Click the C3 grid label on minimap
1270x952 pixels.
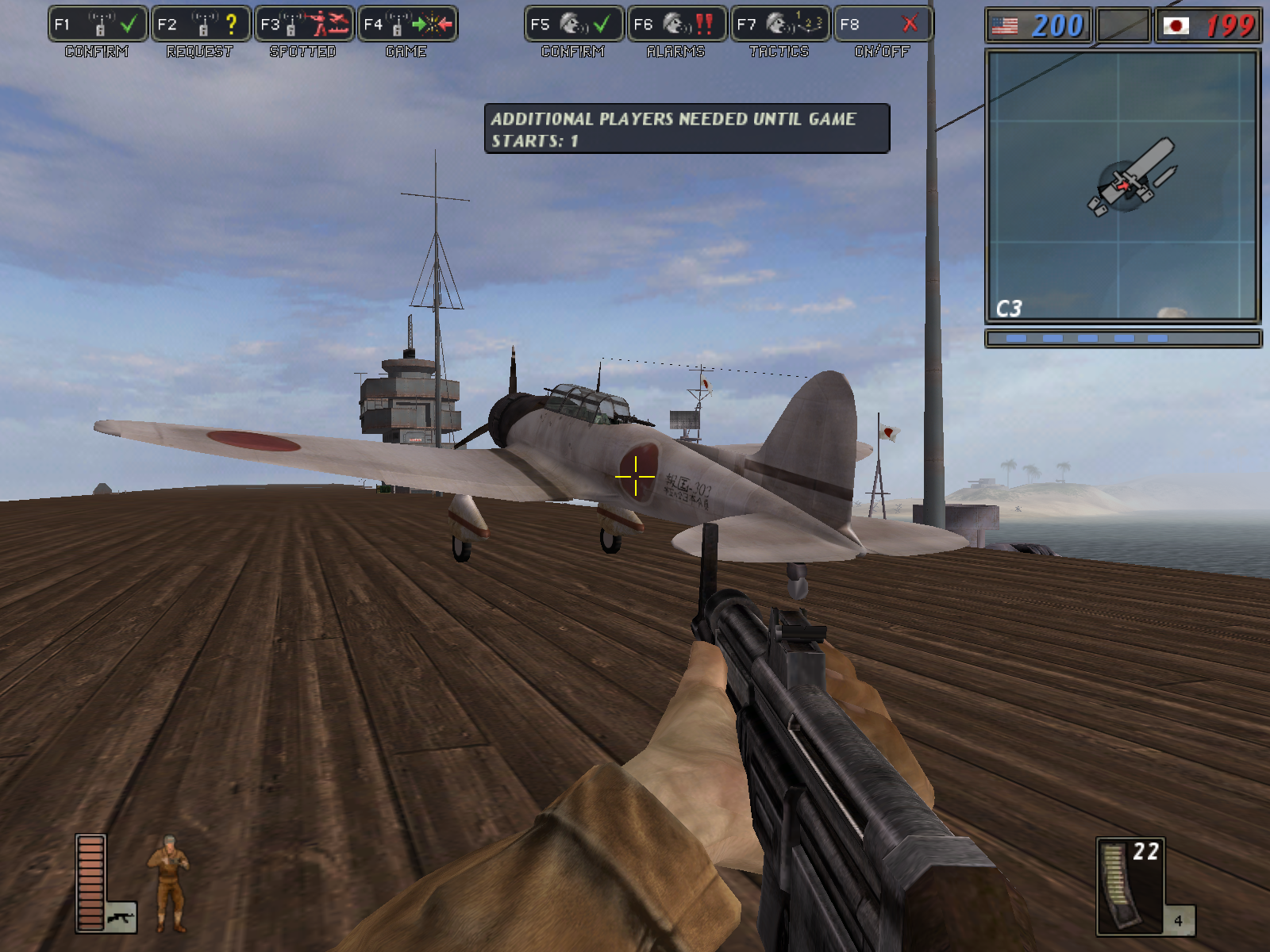coord(1010,309)
